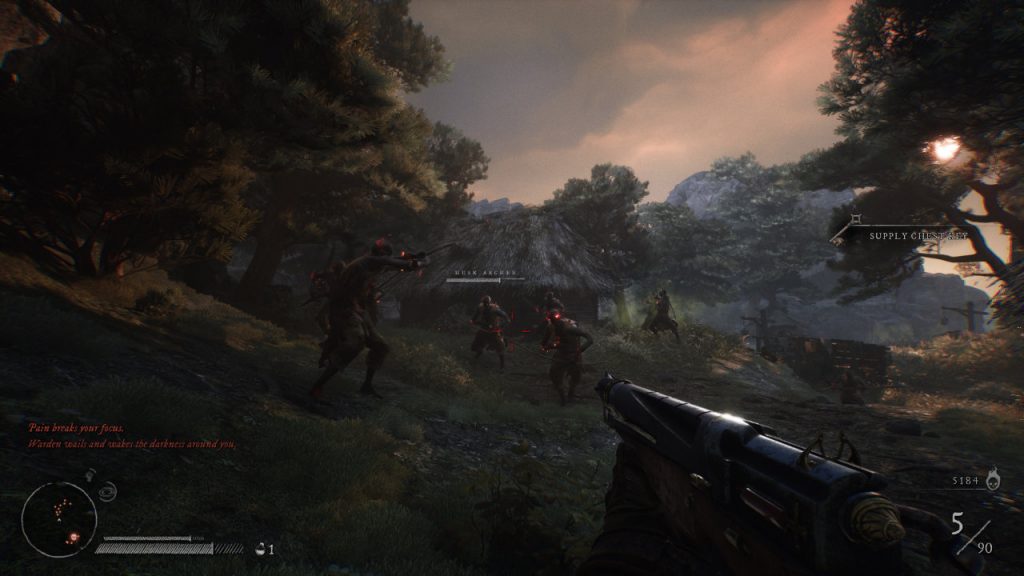Click the circular minimap radar
1024x576 pixels.
click(59, 519)
